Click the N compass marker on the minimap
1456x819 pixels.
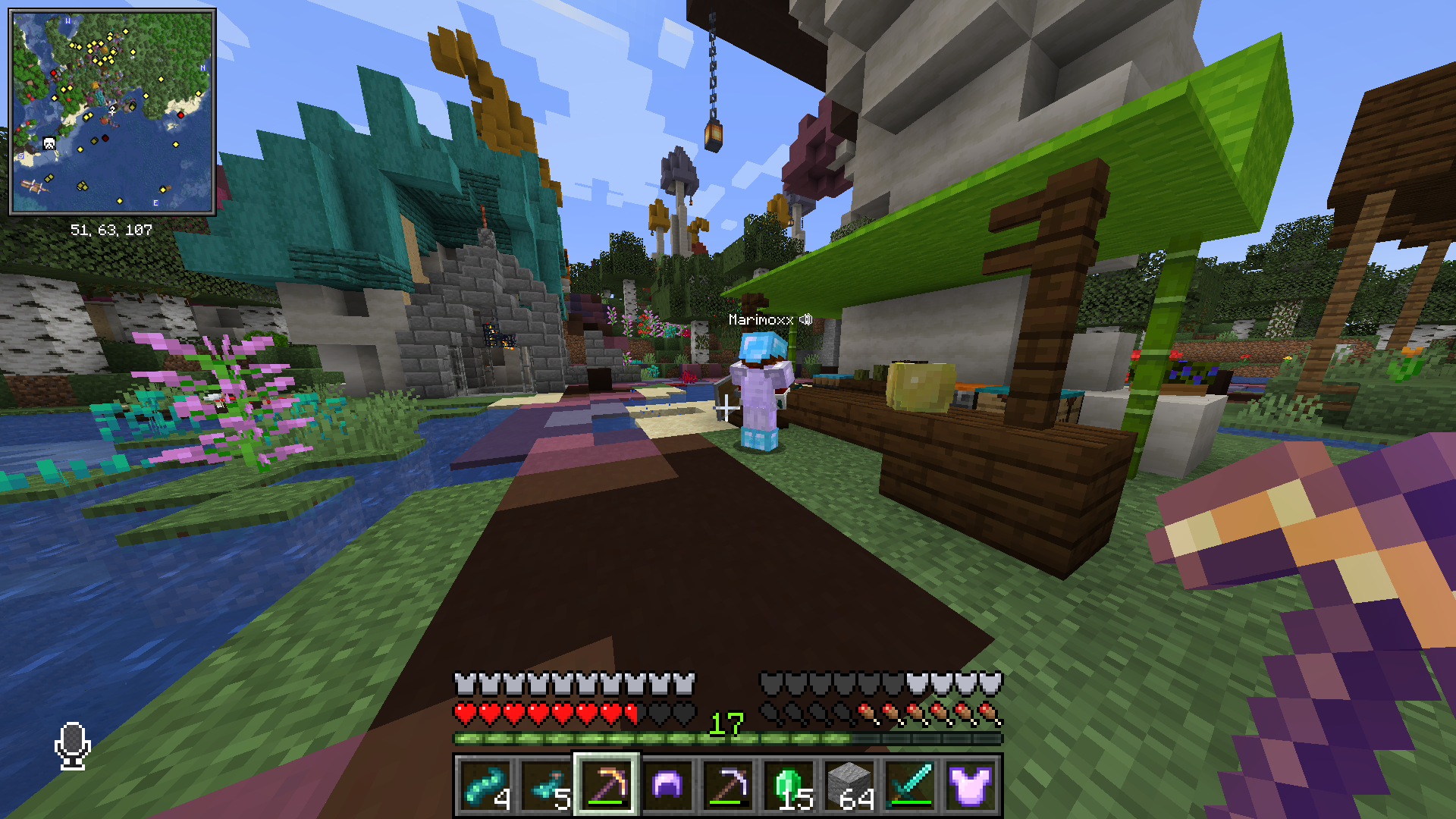point(203,68)
